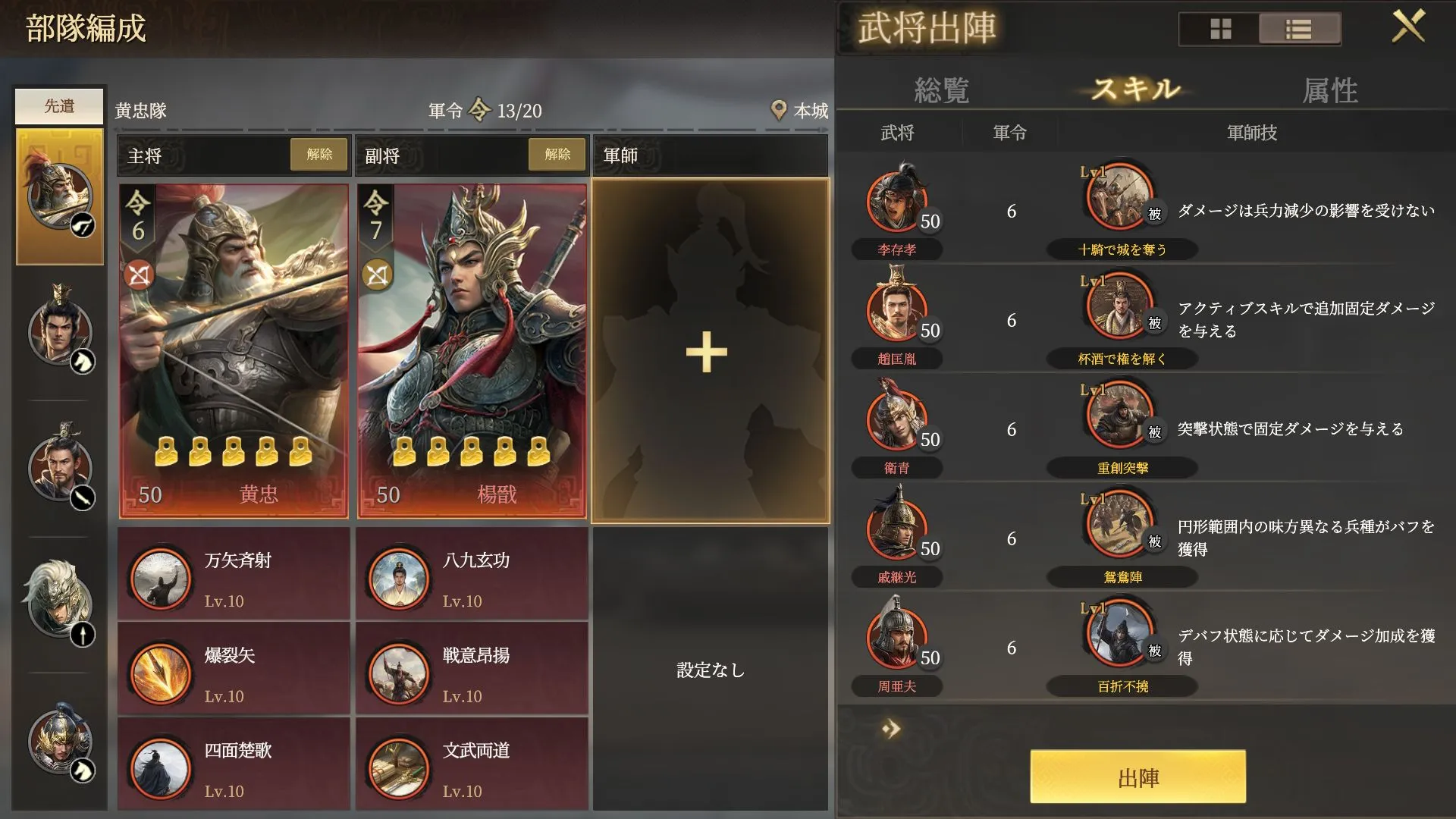Select 周亜夫's portrait thumbnail
The image size is (1456, 819).
click(896, 637)
